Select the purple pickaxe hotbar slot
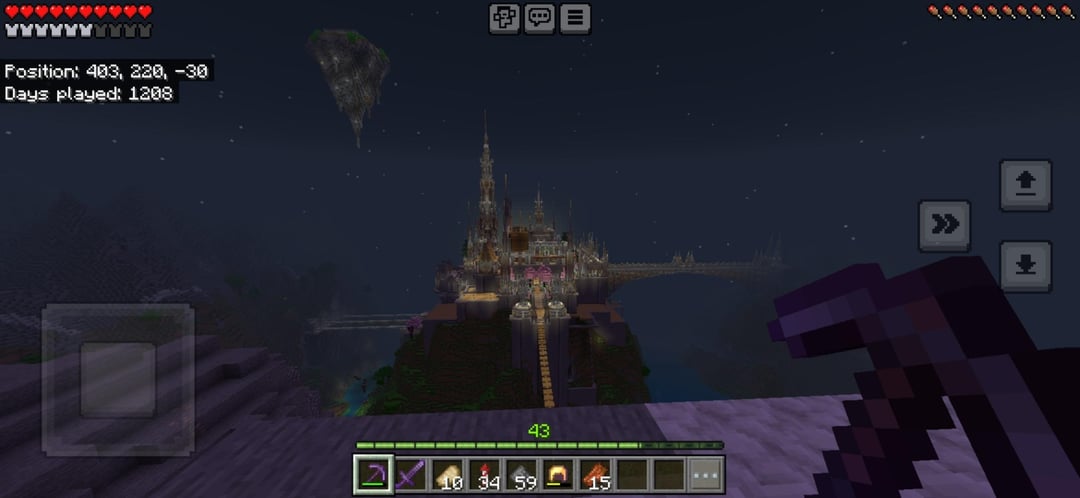 (373, 474)
